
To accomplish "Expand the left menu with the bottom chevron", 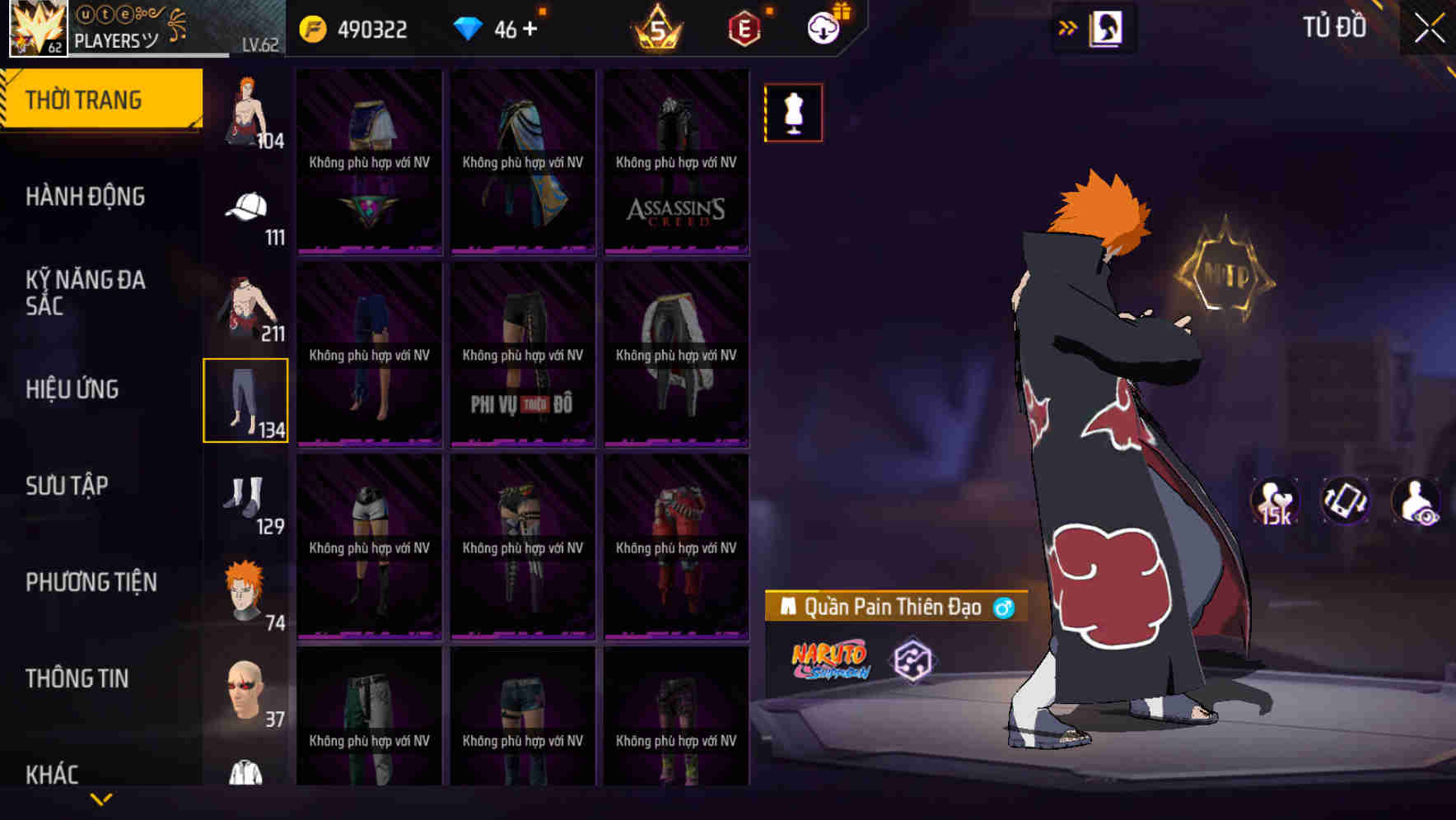I will (102, 797).
